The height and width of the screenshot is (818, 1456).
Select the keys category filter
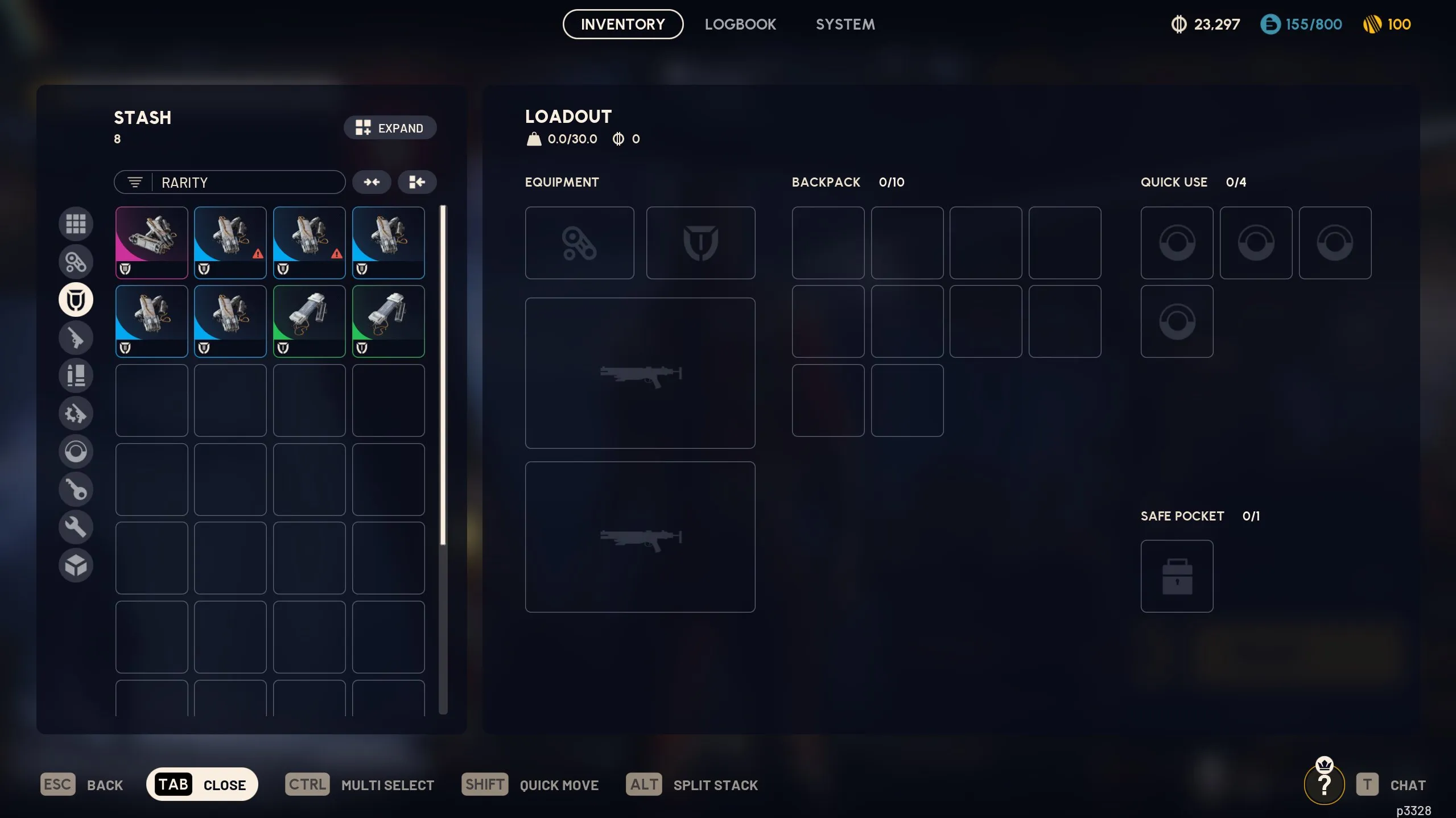click(x=76, y=489)
